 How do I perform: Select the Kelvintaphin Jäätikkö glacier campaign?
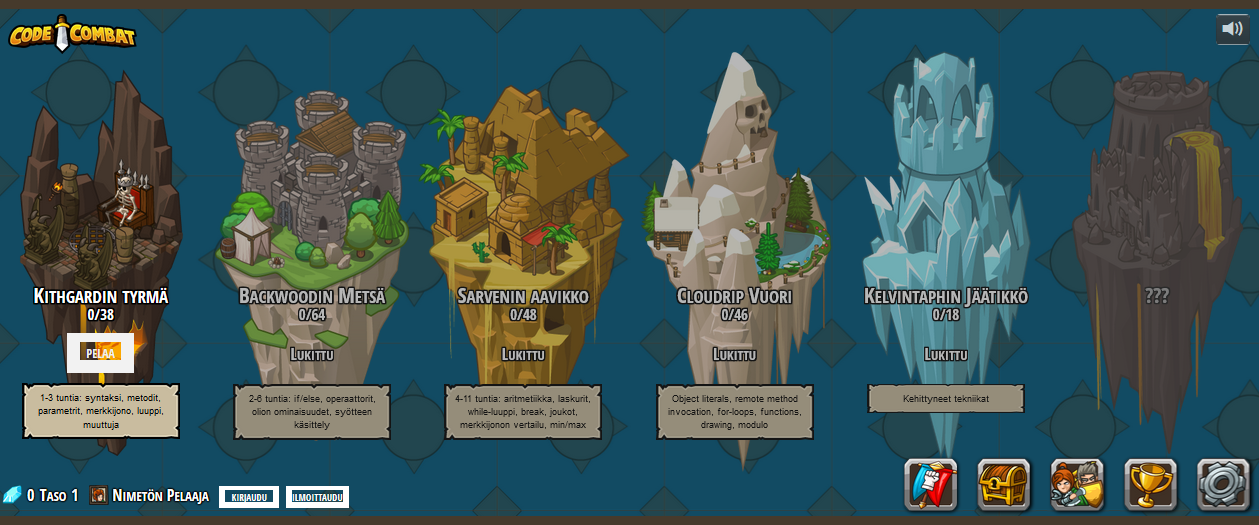(x=945, y=200)
